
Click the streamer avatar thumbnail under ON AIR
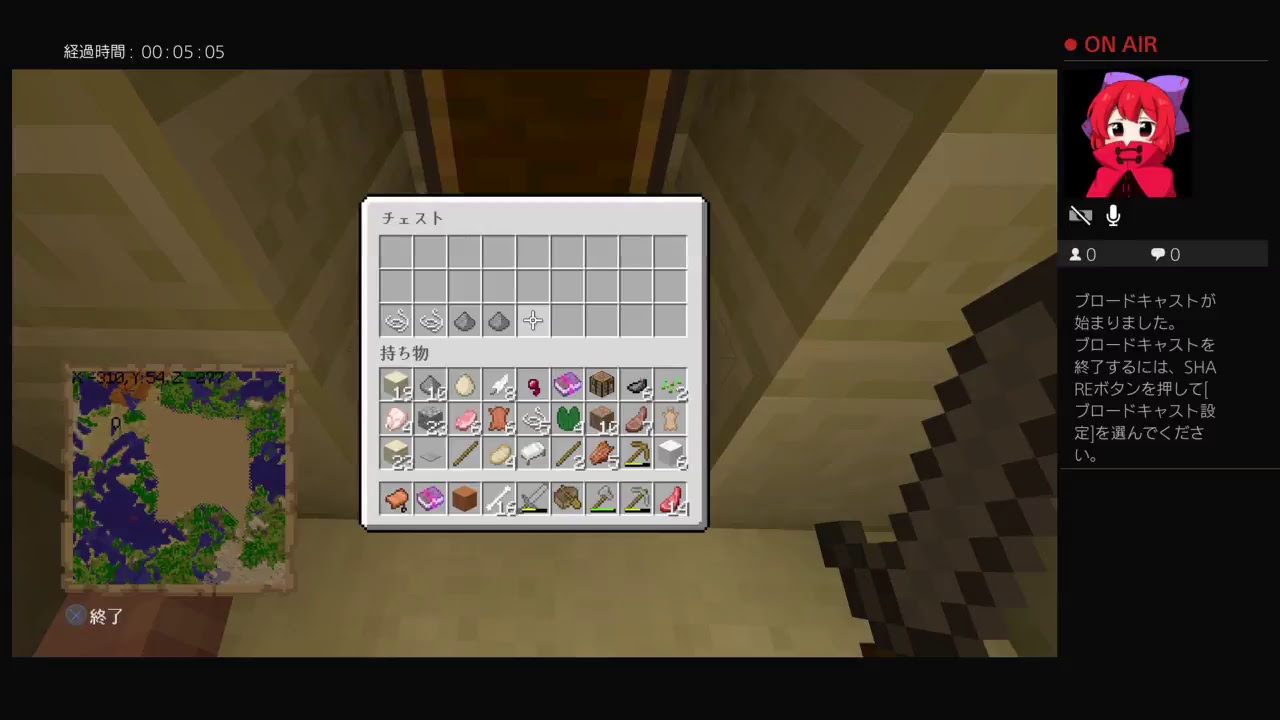point(1128,135)
